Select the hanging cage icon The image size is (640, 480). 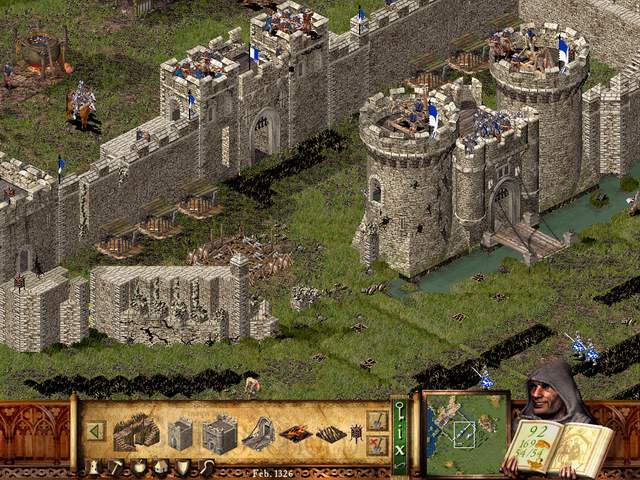pos(355,433)
